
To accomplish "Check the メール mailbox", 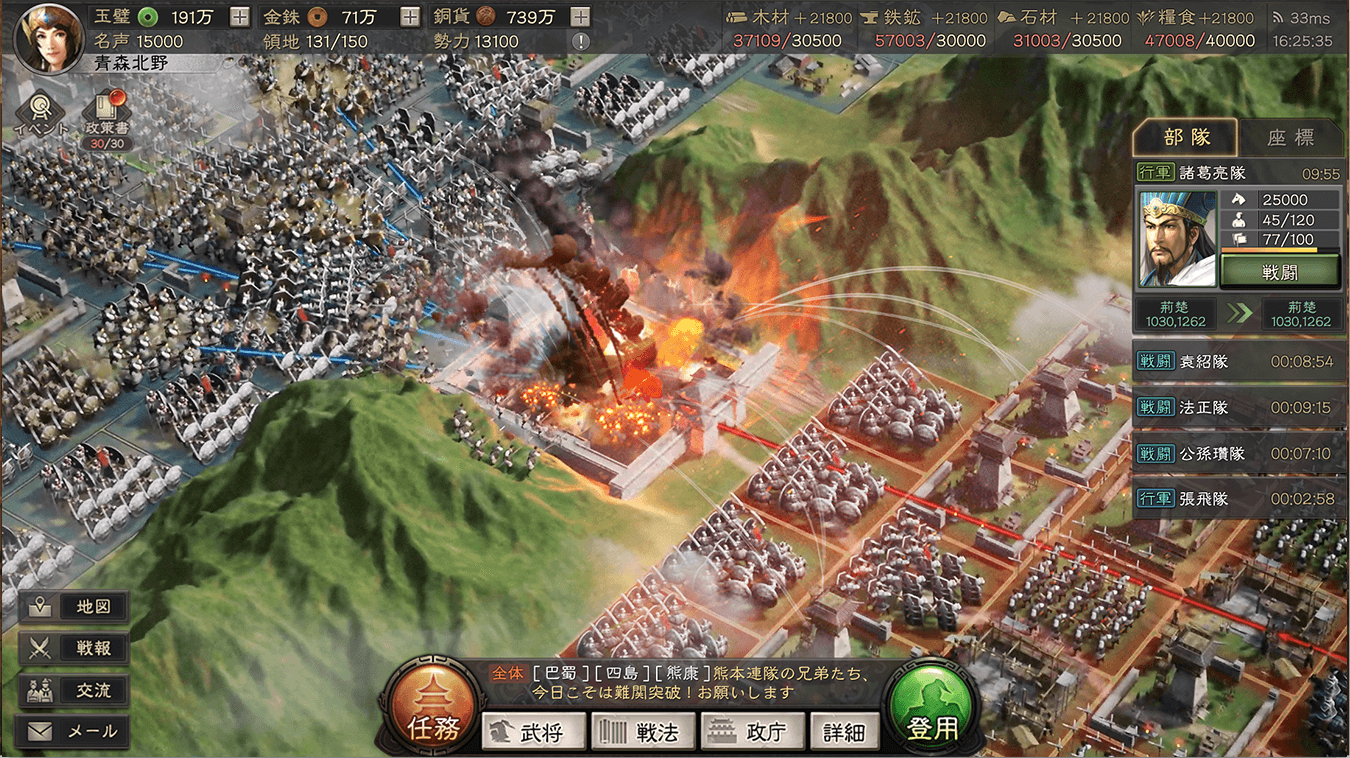I will tap(74, 731).
